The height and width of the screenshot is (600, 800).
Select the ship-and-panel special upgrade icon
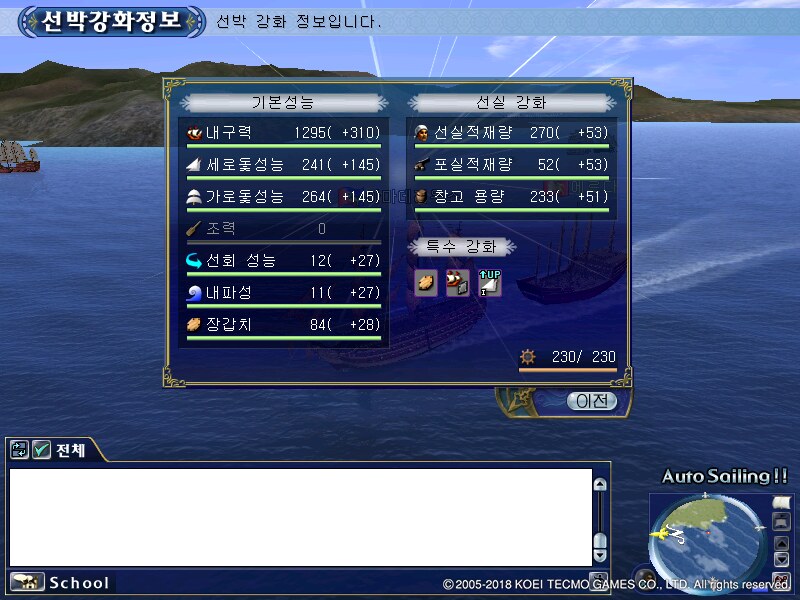[x=458, y=283]
